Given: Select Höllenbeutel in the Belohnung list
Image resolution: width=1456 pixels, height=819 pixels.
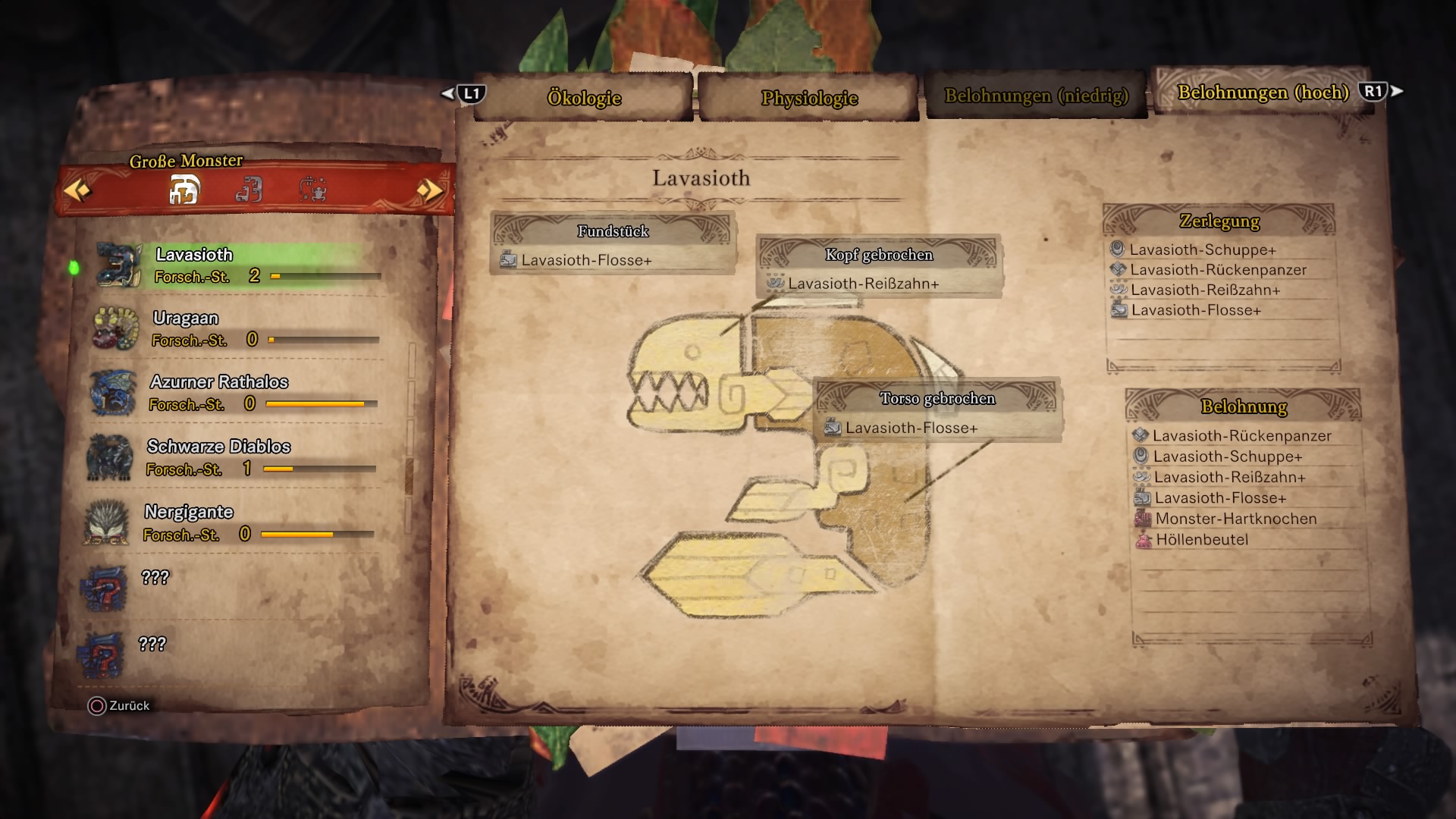Looking at the screenshot, I should (x=1201, y=540).
